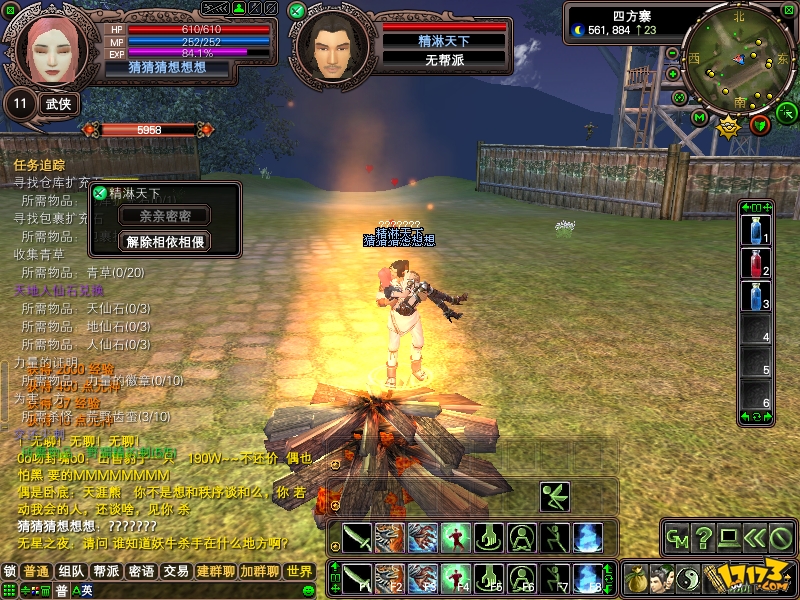This screenshot has width=800, height=600.
Task: Activate the F1 sword skill on the hotbar
Action: (x=358, y=577)
